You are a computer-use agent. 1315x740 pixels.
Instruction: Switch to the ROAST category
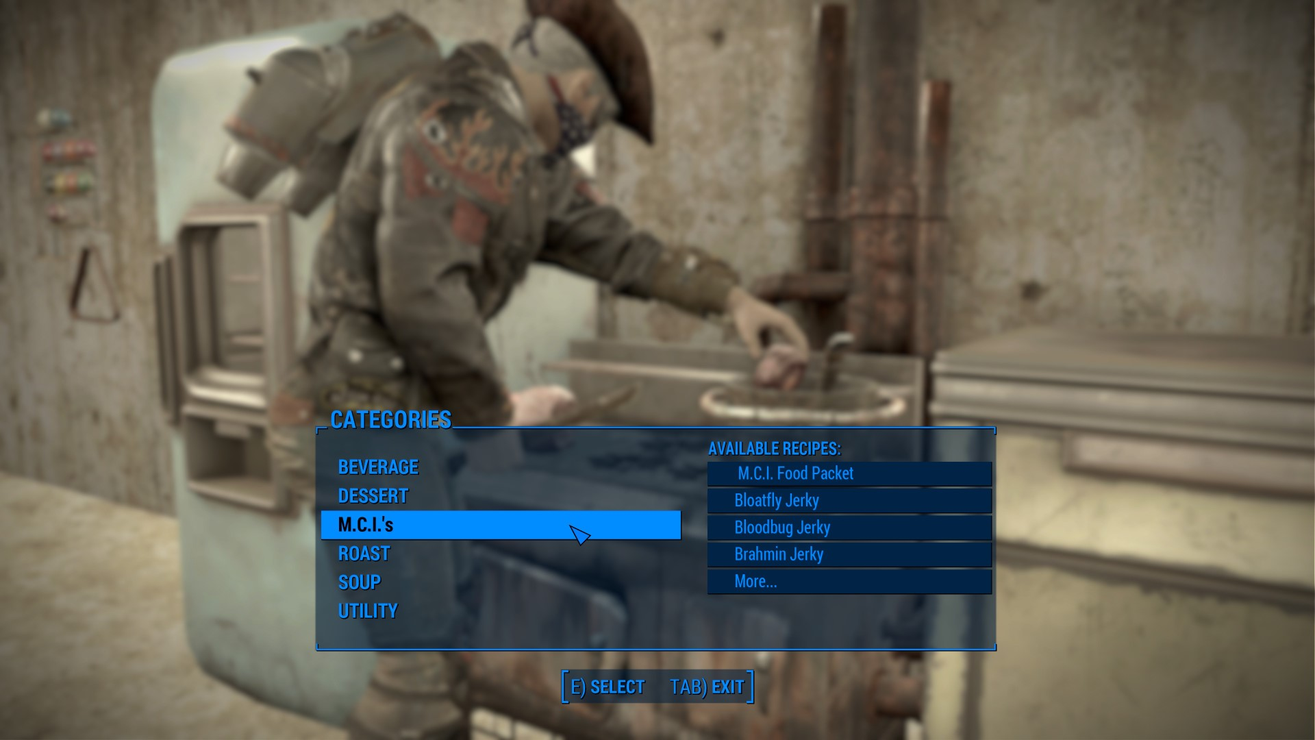[x=364, y=554]
